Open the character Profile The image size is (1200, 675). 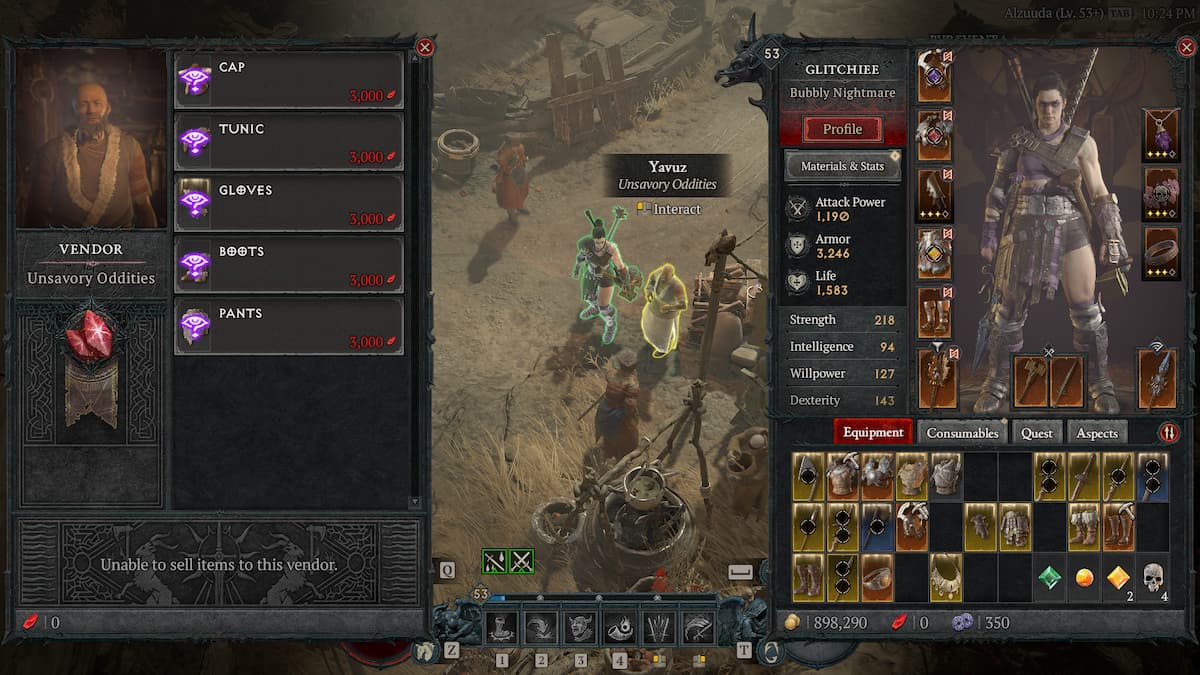pos(842,129)
